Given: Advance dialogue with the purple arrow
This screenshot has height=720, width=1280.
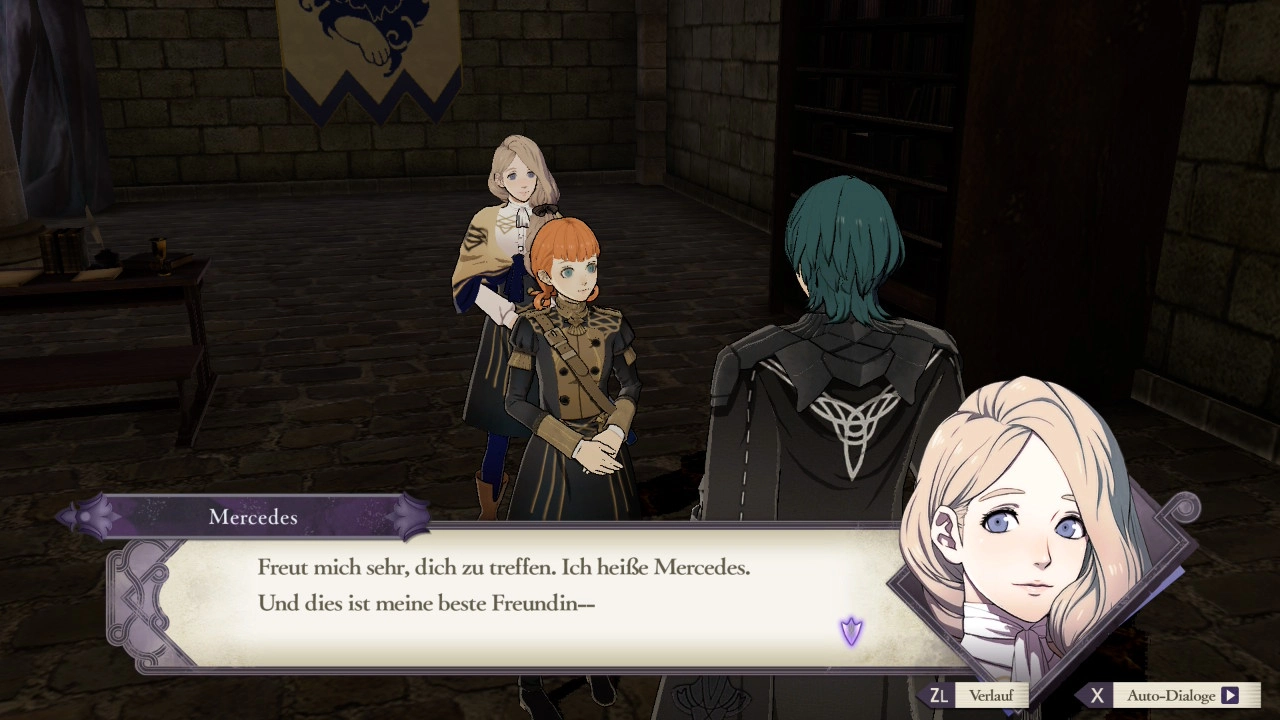Looking at the screenshot, I should (851, 631).
